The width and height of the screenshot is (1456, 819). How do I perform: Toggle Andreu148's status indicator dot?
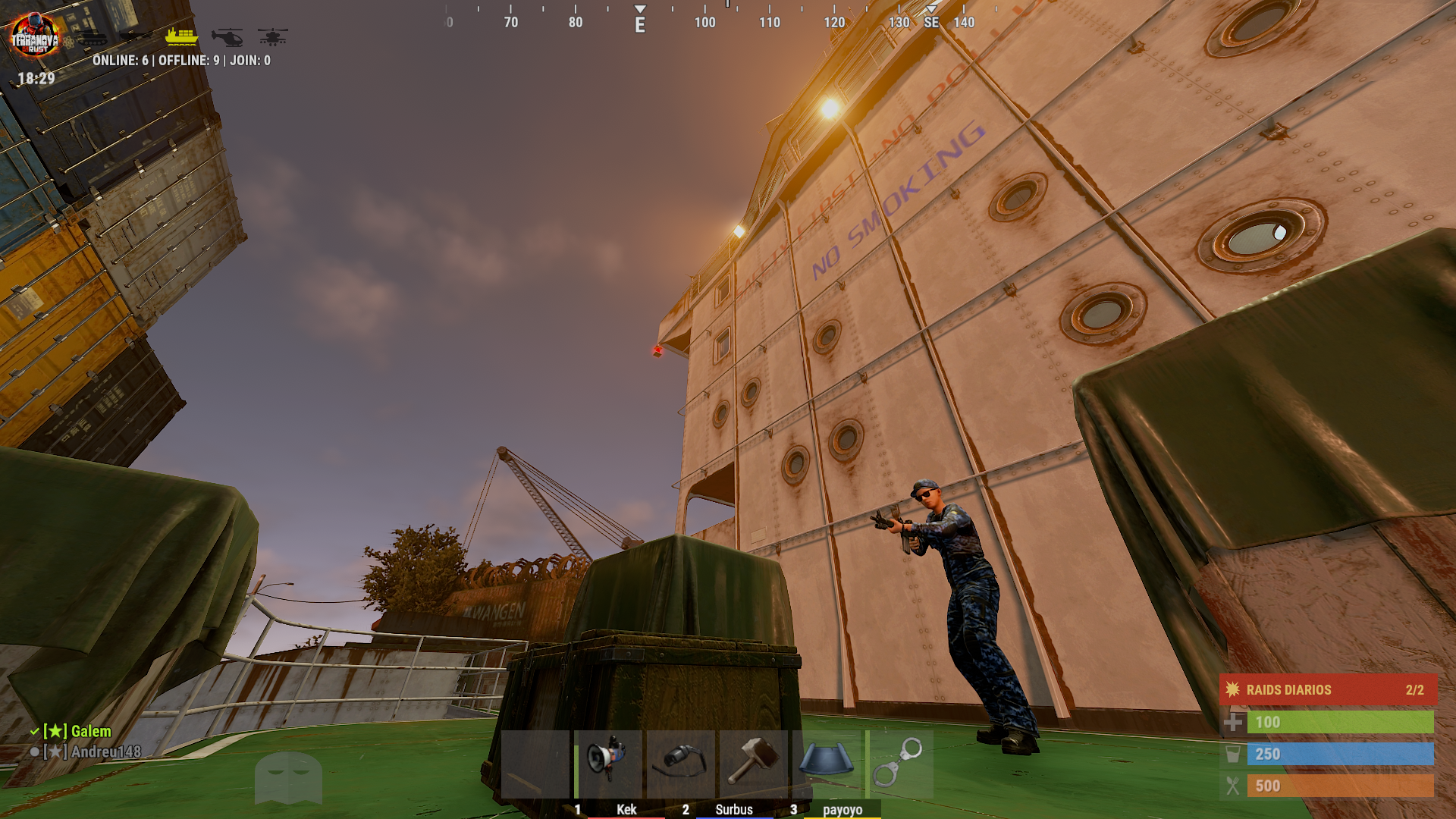point(34,752)
